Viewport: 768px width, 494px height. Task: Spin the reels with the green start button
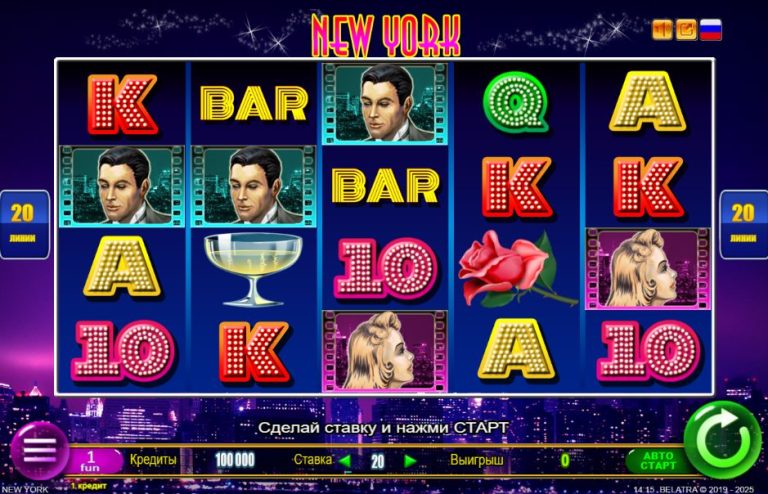tap(723, 438)
